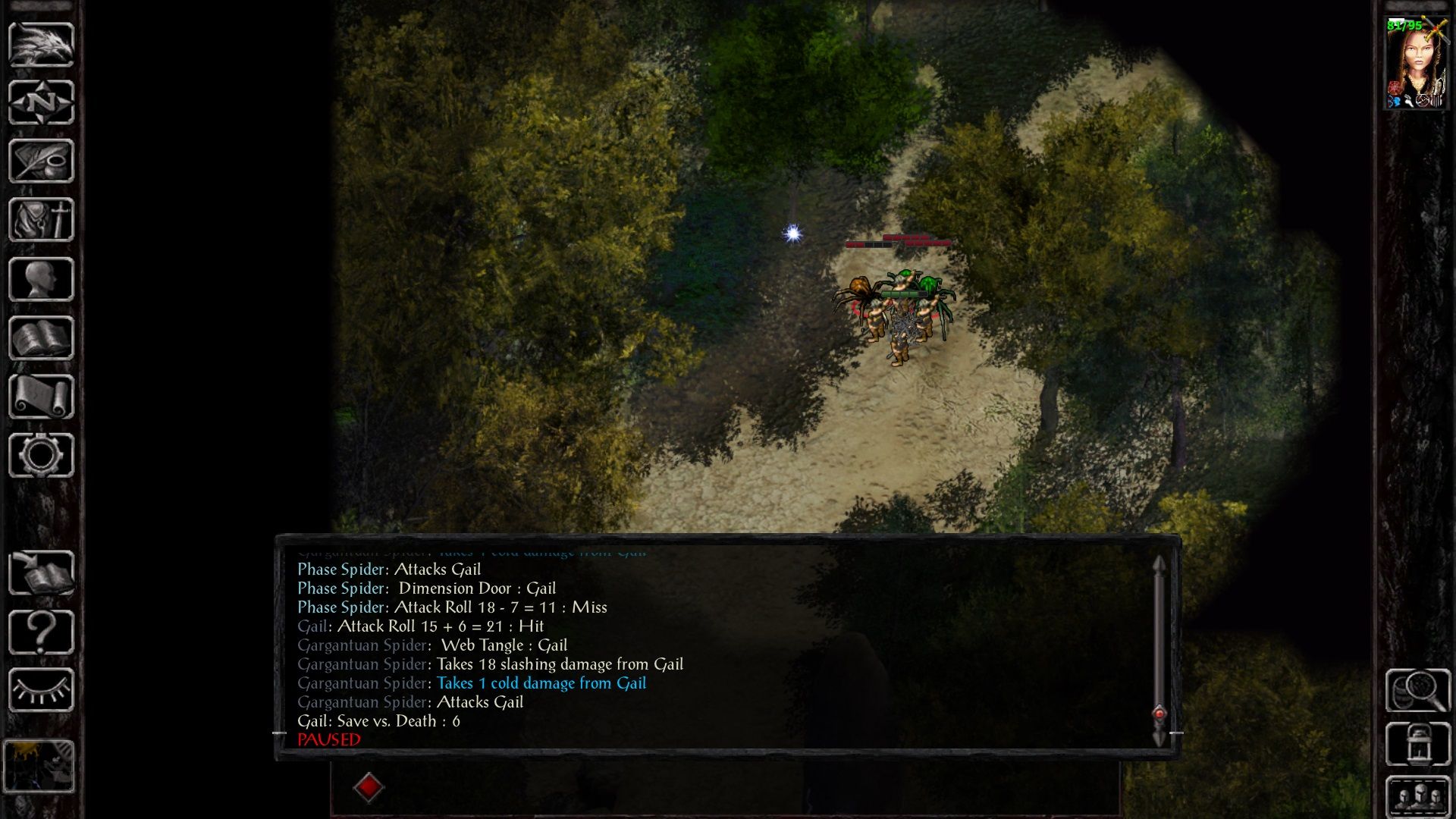Toggle object highlighting with the magnifying glass button
1456x819 pixels.
tap(1417, 690)
